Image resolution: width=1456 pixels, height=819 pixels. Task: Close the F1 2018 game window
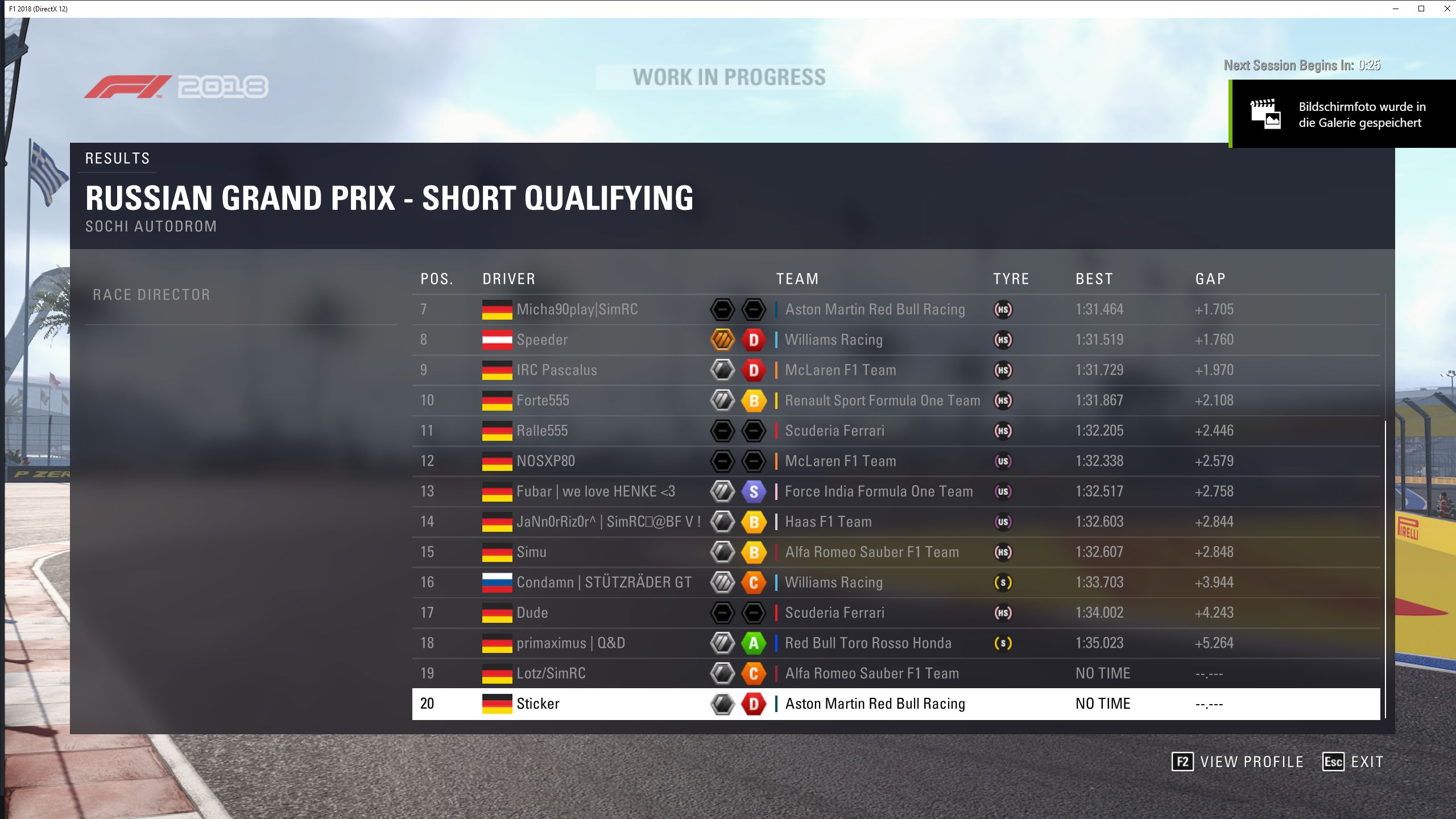coord(1447,9)
